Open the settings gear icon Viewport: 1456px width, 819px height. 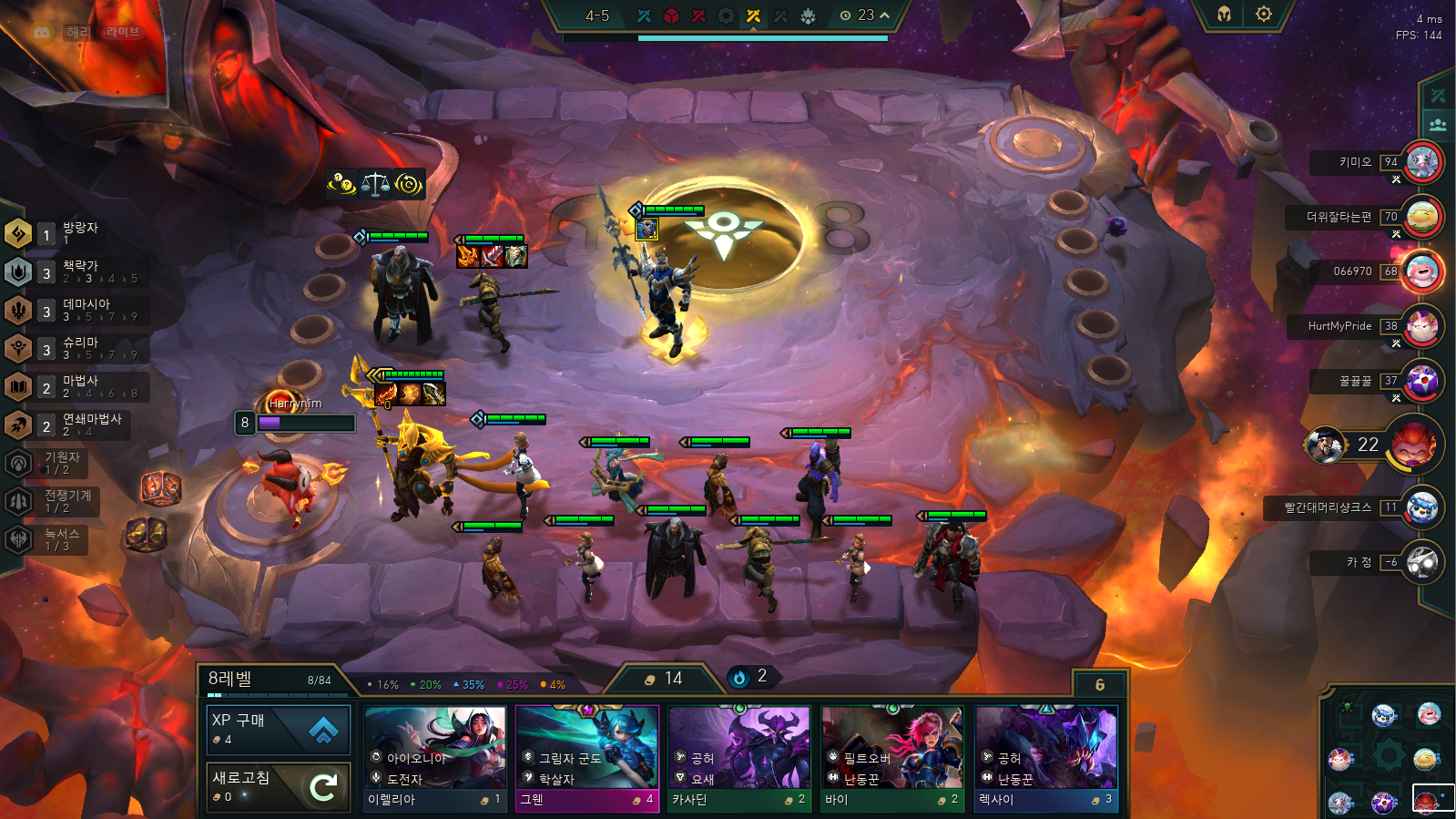pyautogui.click(x=1264, y=15)
